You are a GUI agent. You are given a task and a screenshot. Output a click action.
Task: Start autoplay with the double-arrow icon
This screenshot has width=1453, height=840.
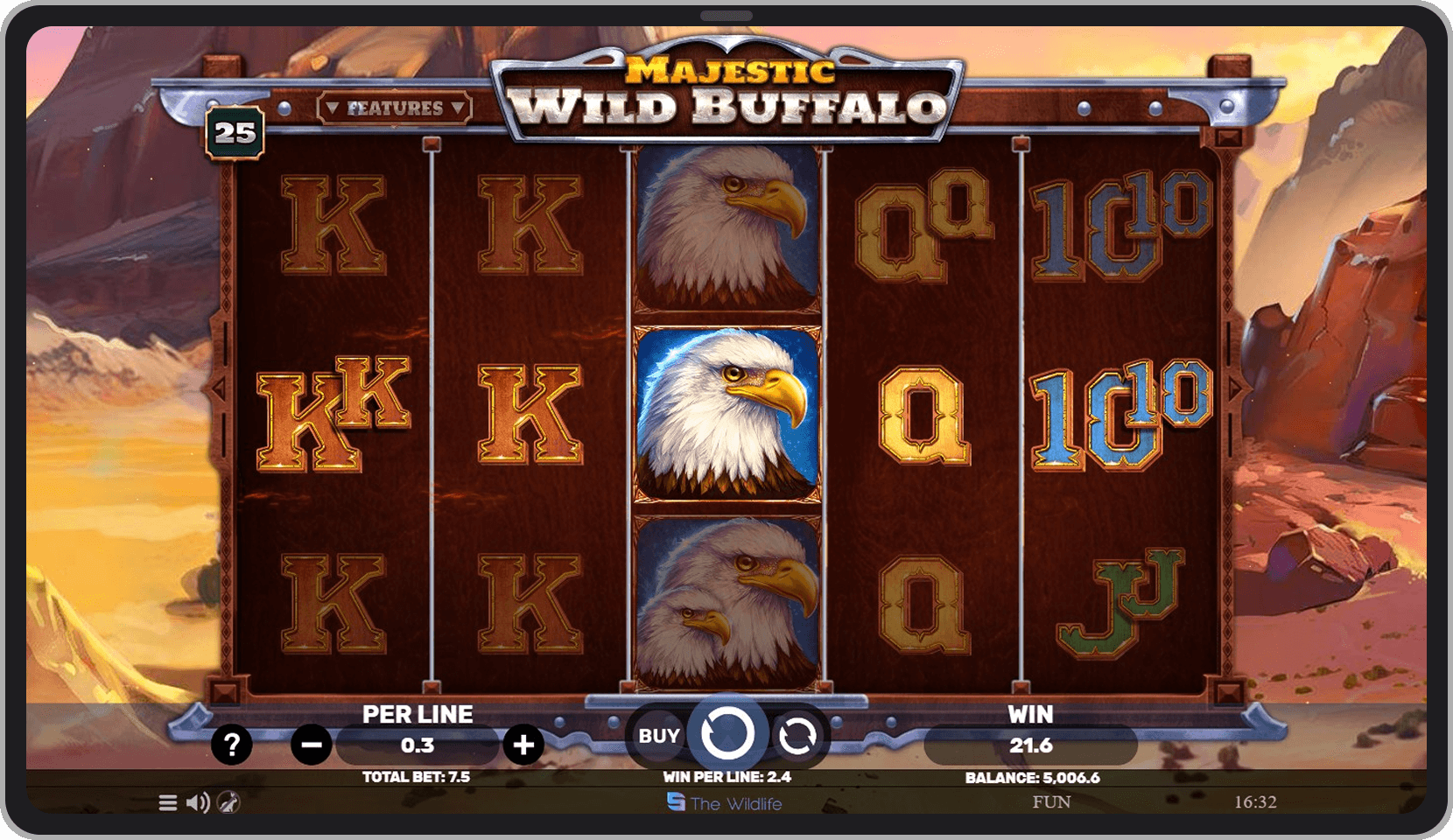(x=797, y=734)
